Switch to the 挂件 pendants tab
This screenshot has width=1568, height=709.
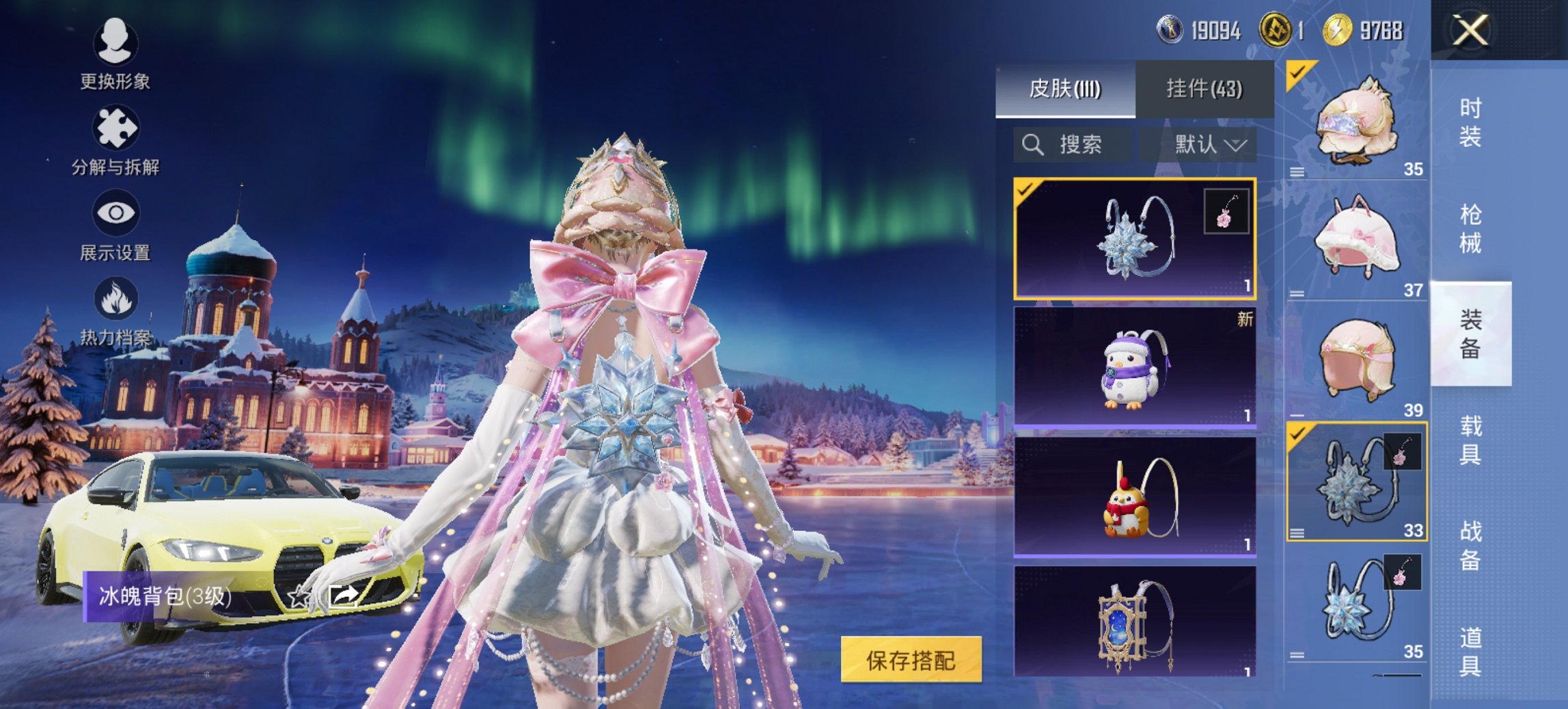[x=1204, y=89]
